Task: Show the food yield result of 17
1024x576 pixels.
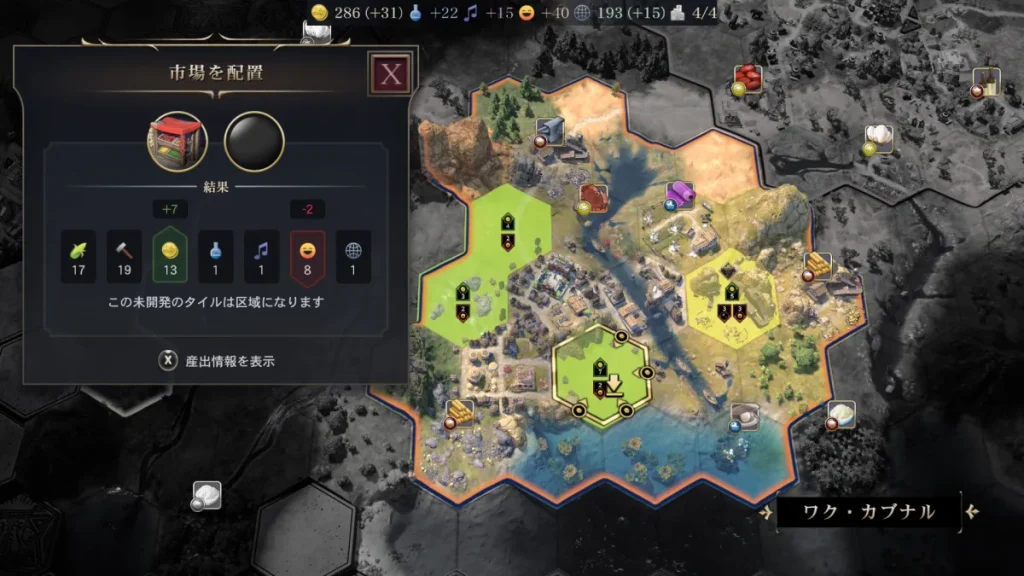Action: (x=77, y=256)
